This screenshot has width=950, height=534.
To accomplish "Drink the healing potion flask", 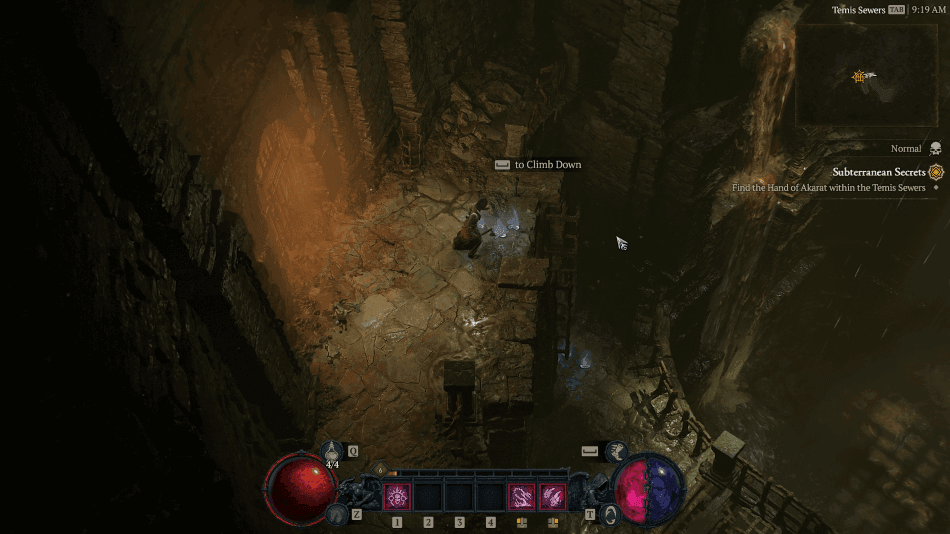I will click(333, 453).
